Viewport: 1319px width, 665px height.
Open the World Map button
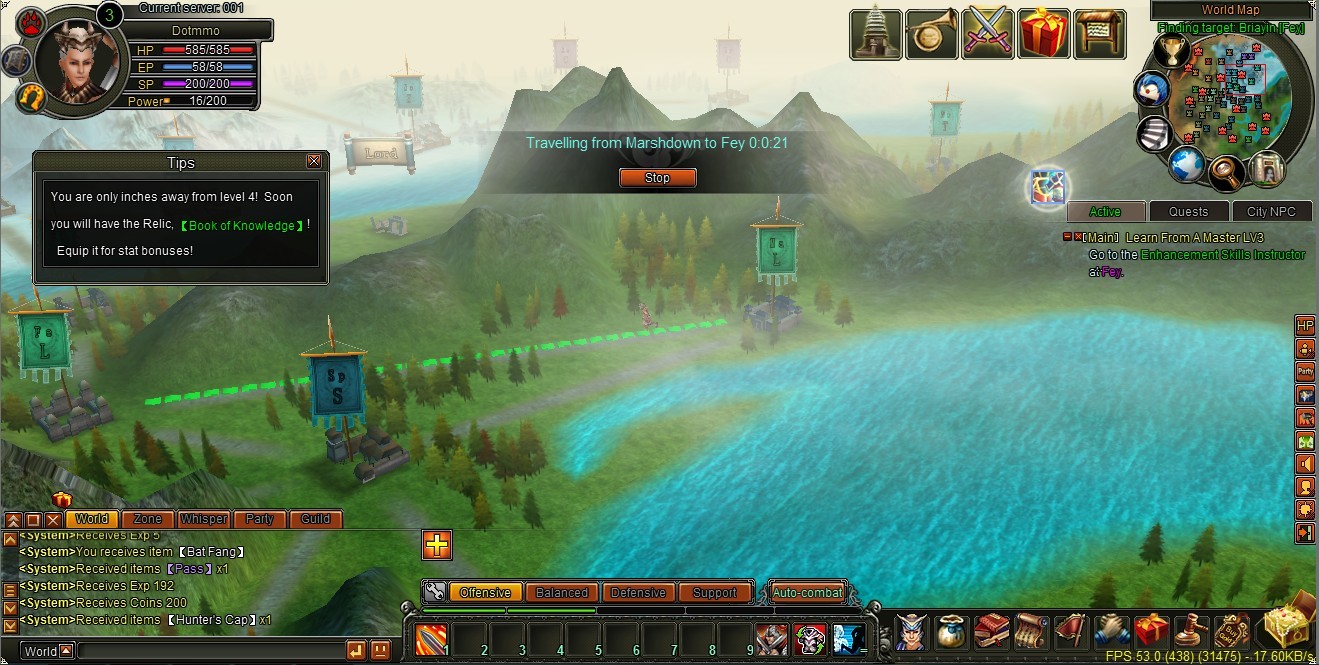(x=1230, y=10)
